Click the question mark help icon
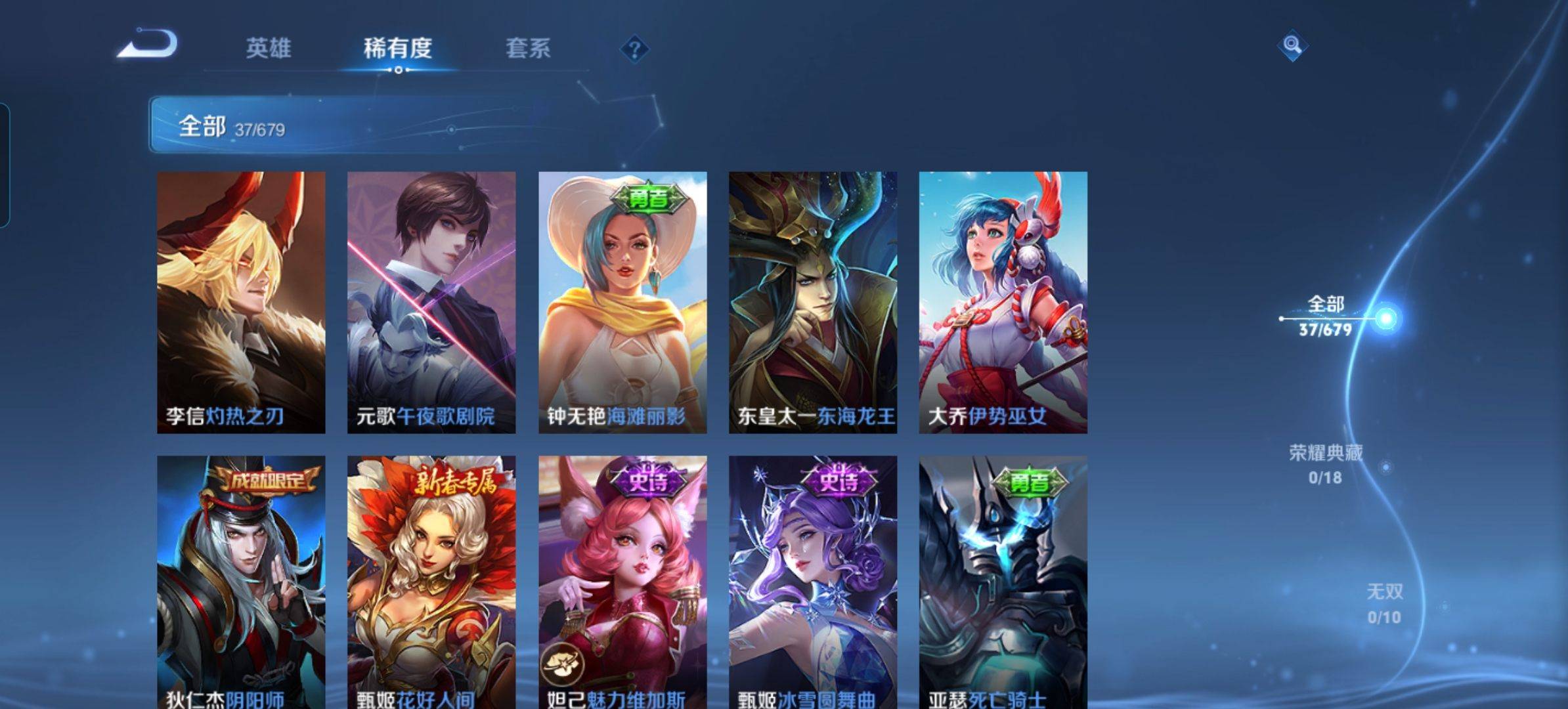This screenshot has width=1568, height=709. [x=634, y=49]
